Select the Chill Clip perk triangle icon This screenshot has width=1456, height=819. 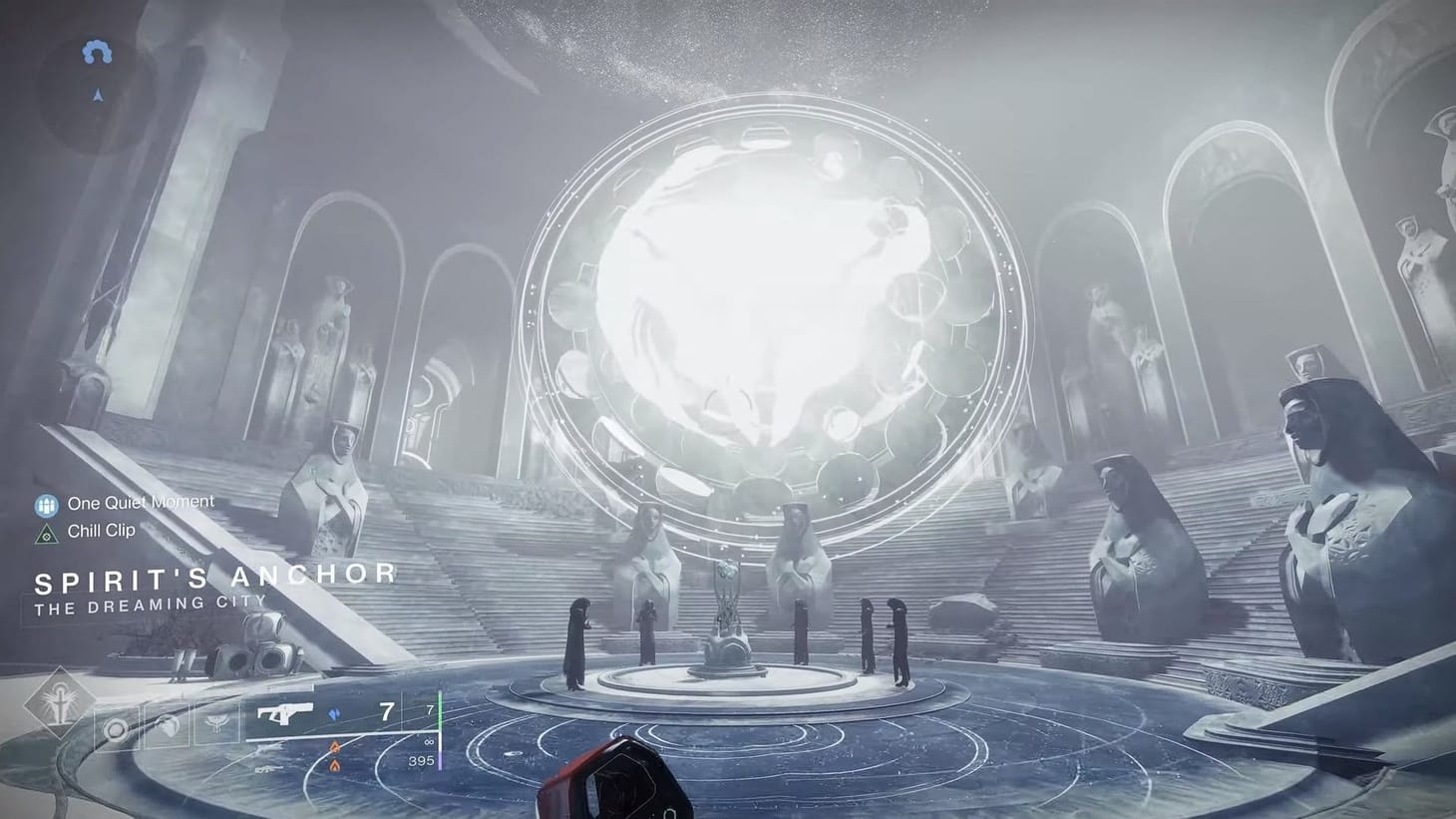(46, 535)
